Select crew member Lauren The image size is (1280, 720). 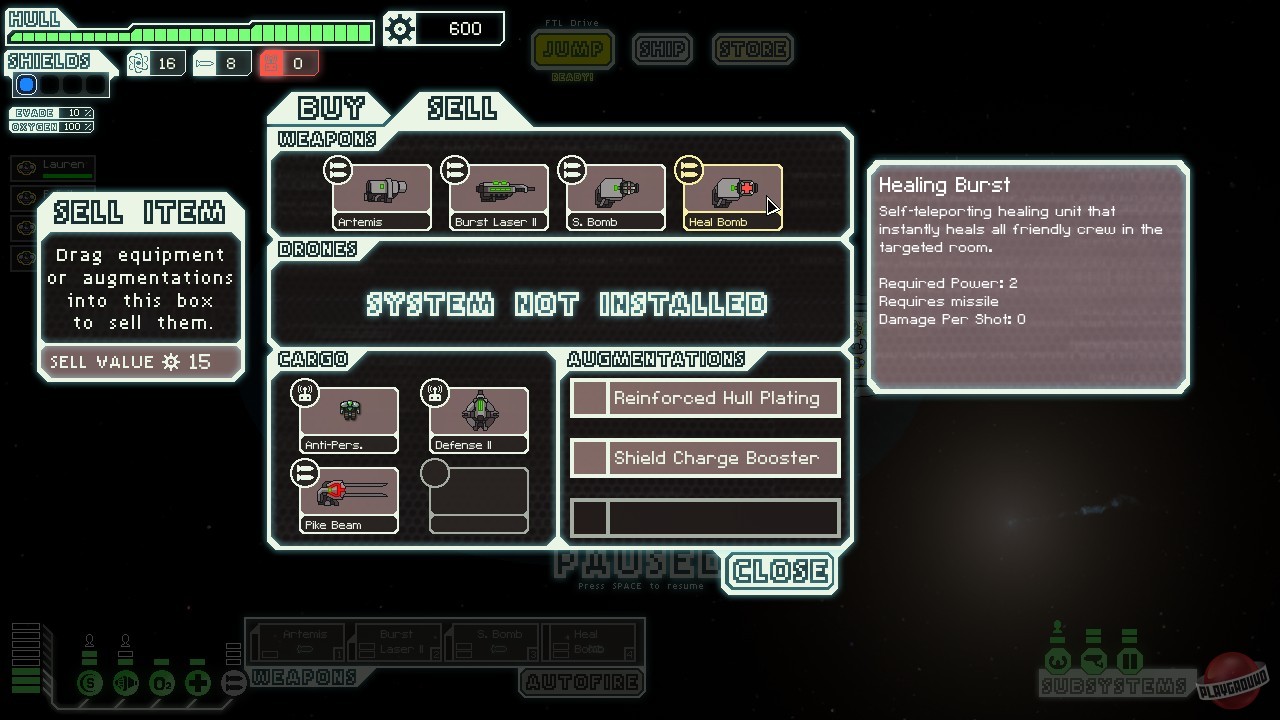point(55,169)
